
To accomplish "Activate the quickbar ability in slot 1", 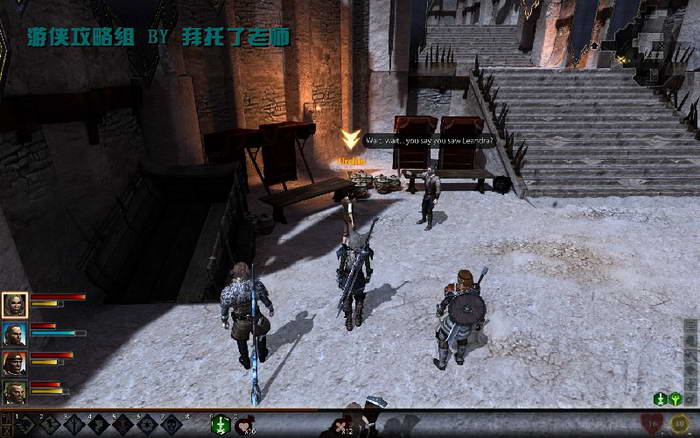I will pyautogui.click(x=25, y=425).
